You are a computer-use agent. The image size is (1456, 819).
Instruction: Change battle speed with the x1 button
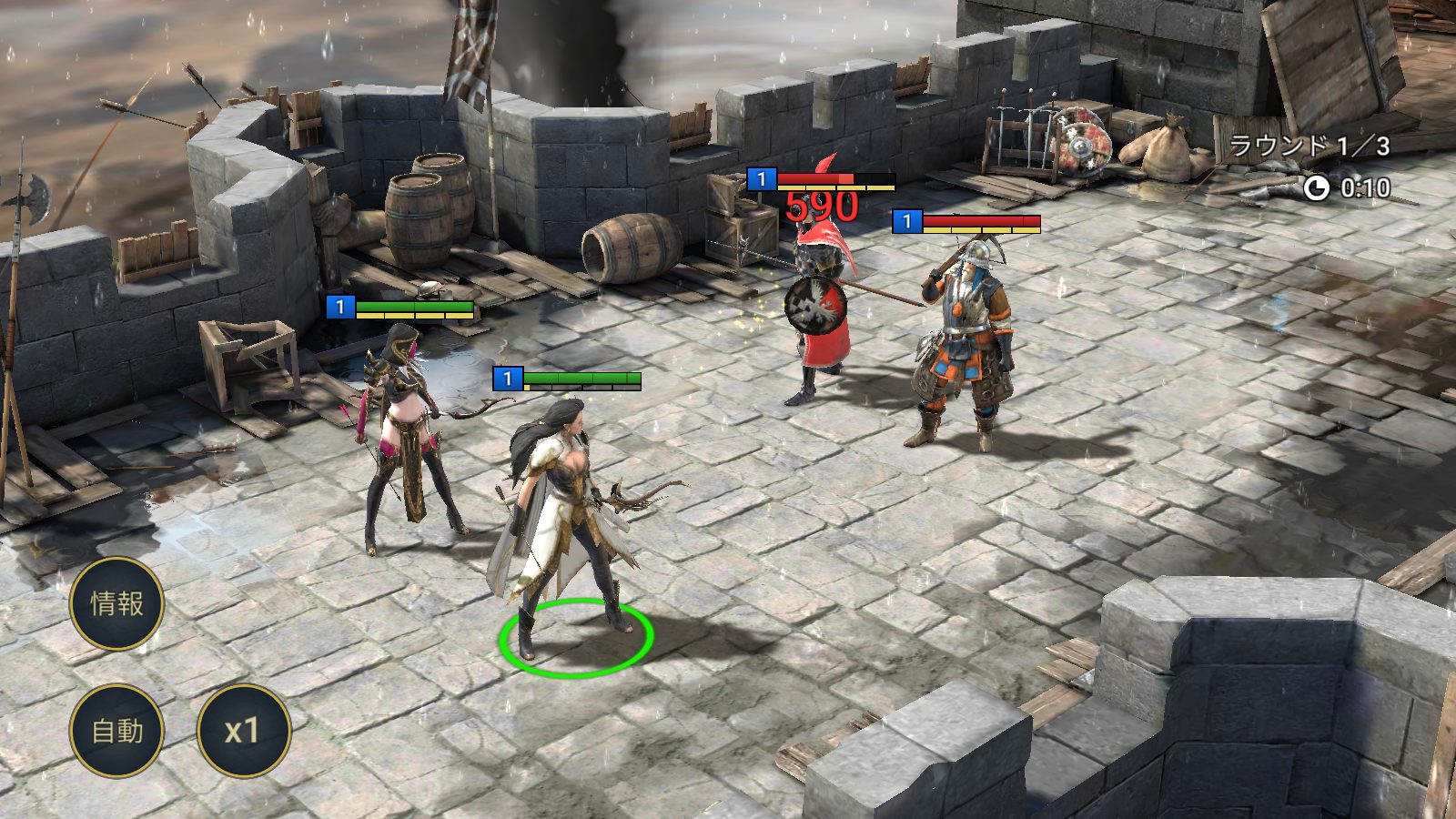(243, 730)
